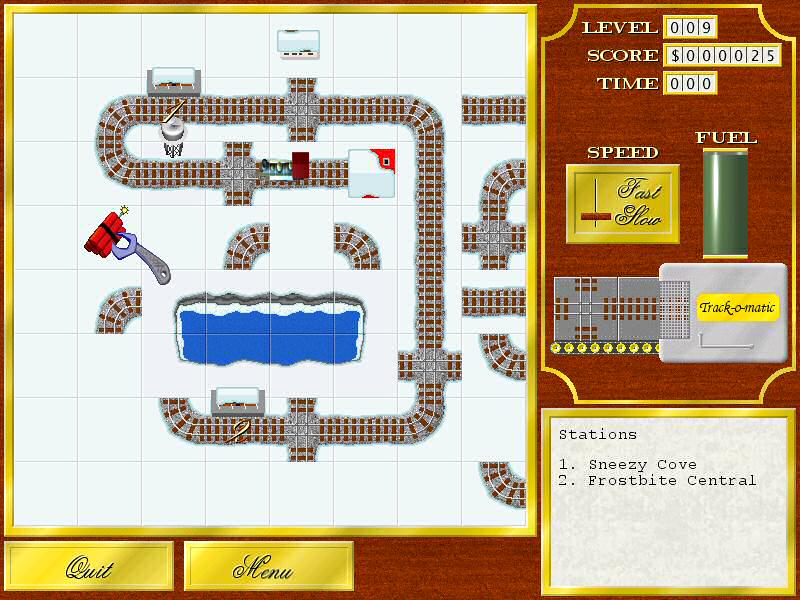Quit the game
This screenshot has height=600, width=800.
coord(89,567)
